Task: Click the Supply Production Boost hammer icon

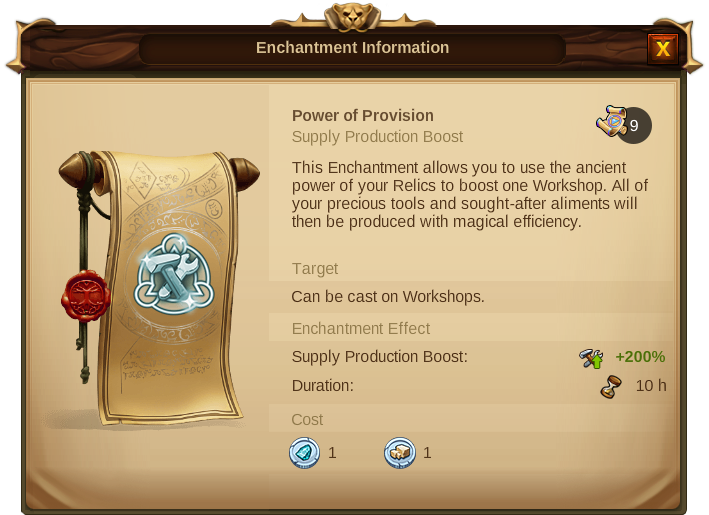Action: point(591,357)
